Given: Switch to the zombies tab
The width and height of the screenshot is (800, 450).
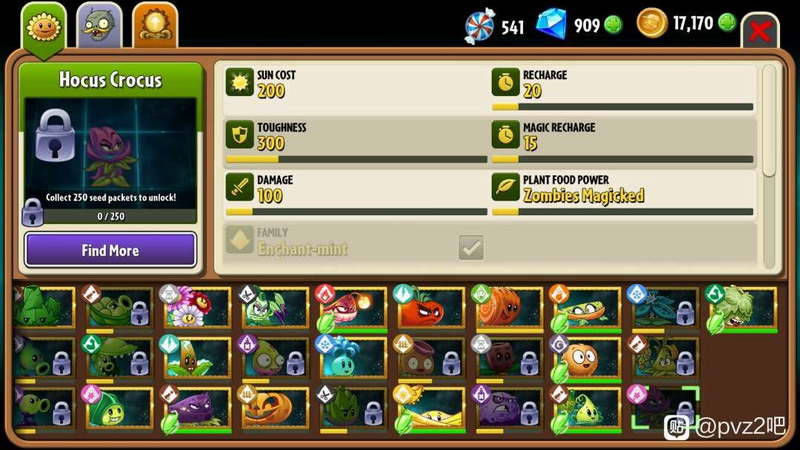Looking at the screenshot, I should point(99,26).
